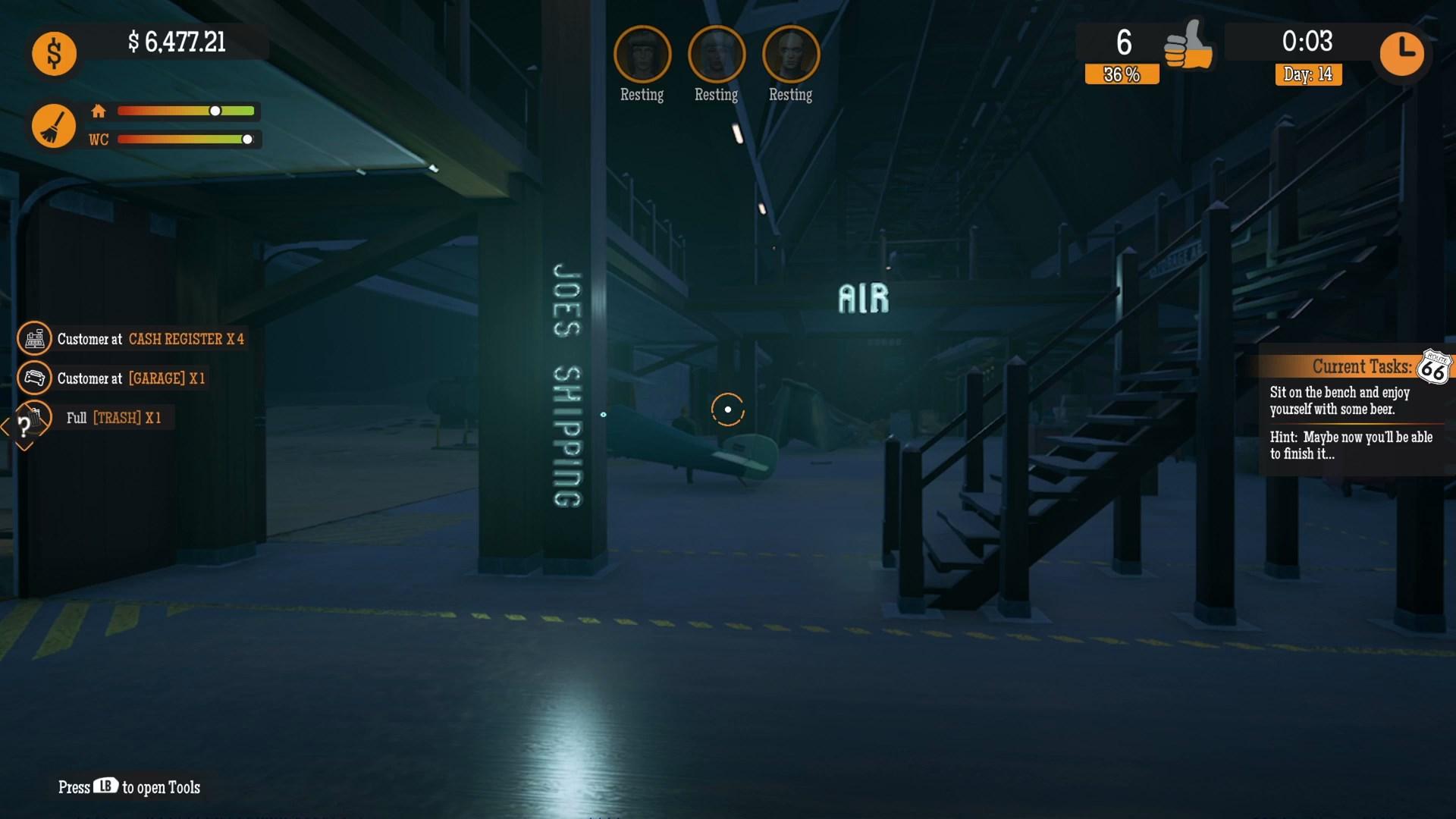Viewport: 1456px width, 819px height.
Task: Select the third Resting employee portrait
Action: (790, 55)
